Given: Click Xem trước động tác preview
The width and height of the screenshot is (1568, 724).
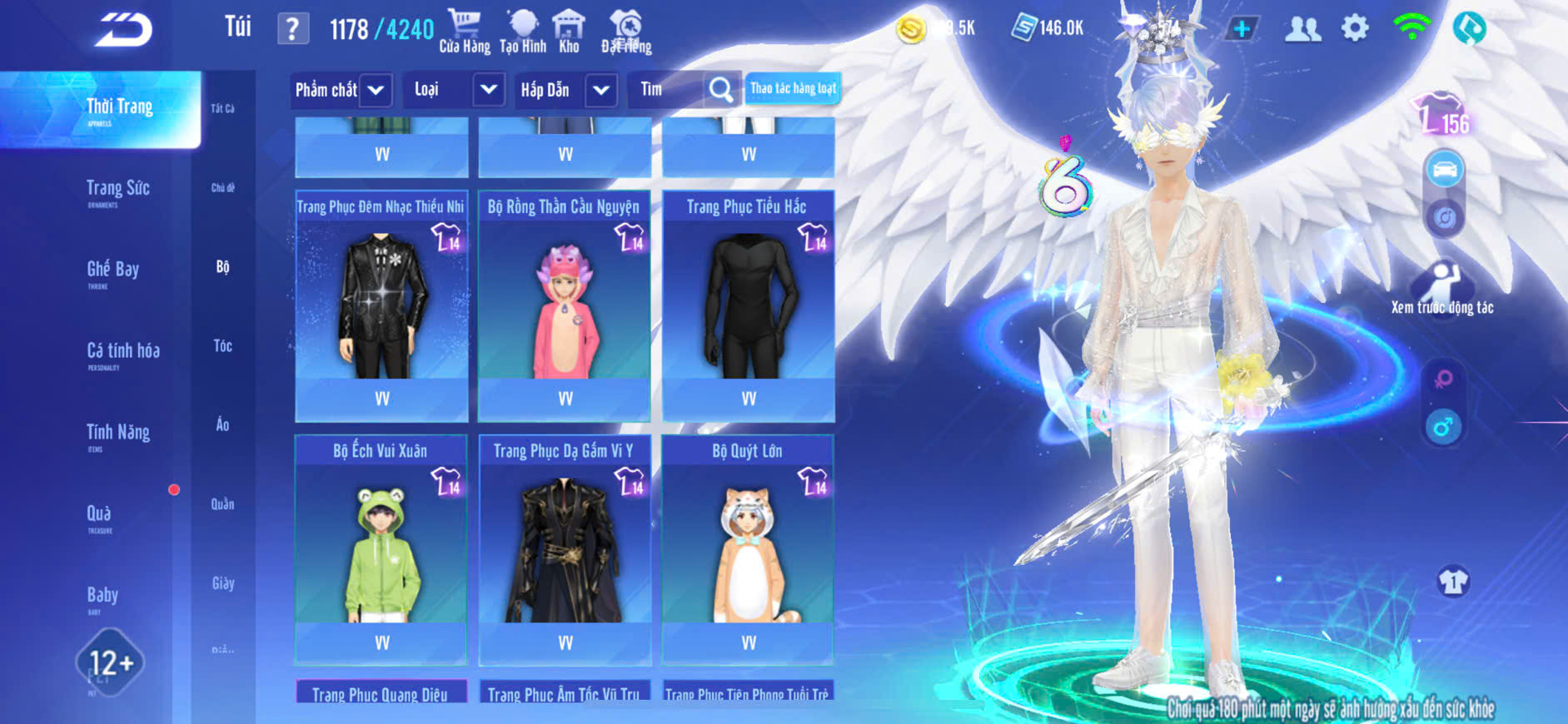Looking at the screenshot, I should click(1442, 287).
